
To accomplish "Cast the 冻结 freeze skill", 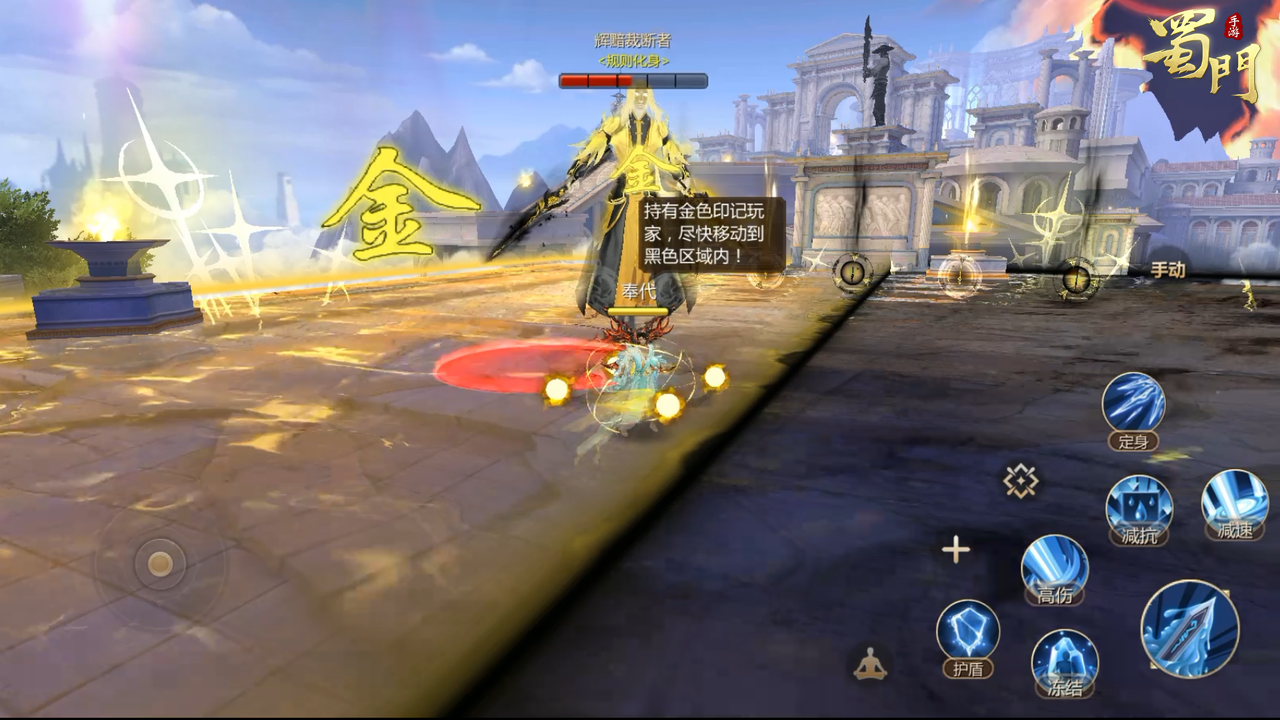I will pyautogui.click(x=1064, y=658).
